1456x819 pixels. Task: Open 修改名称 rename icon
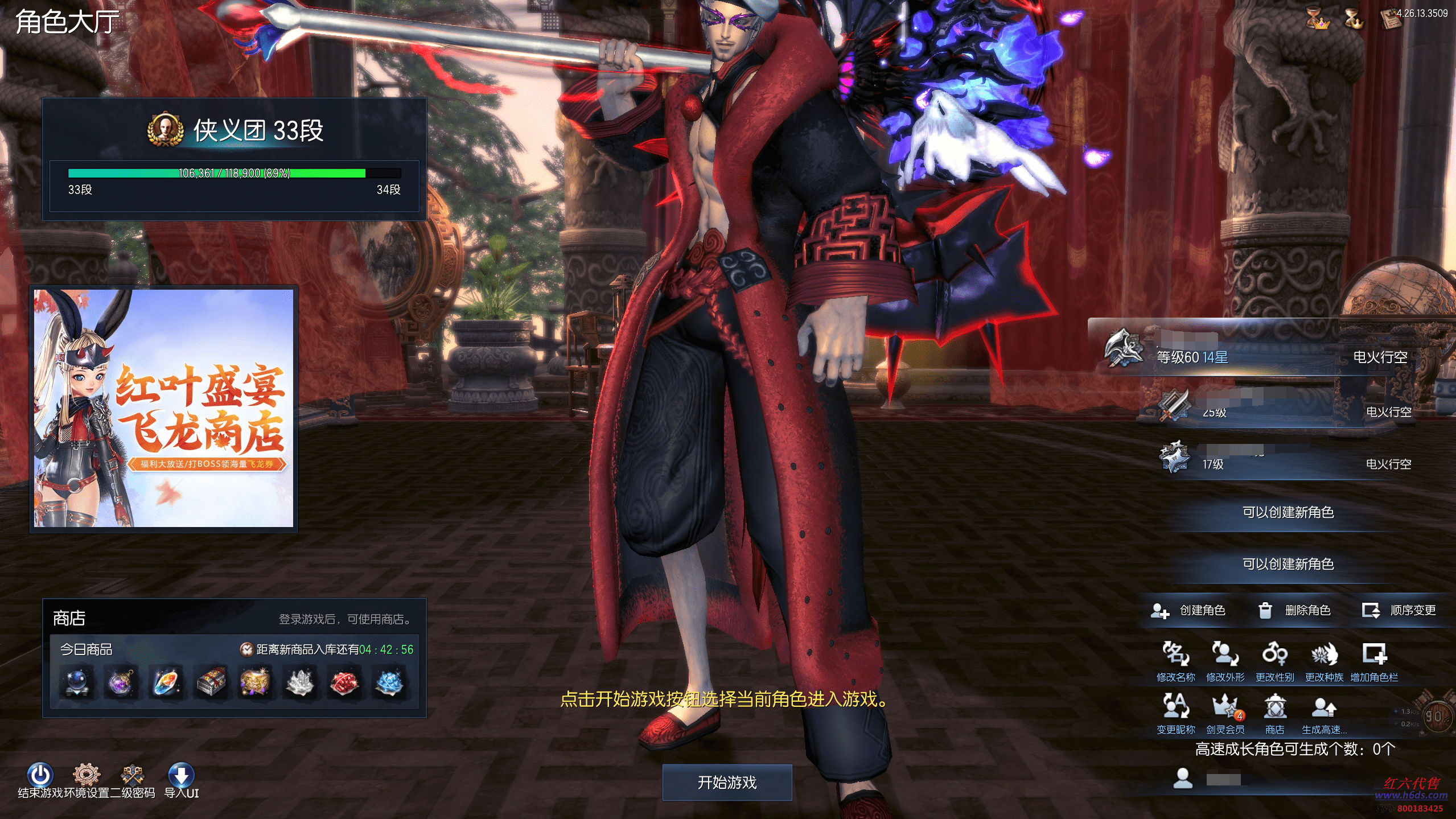click(x=1175, y=655)
